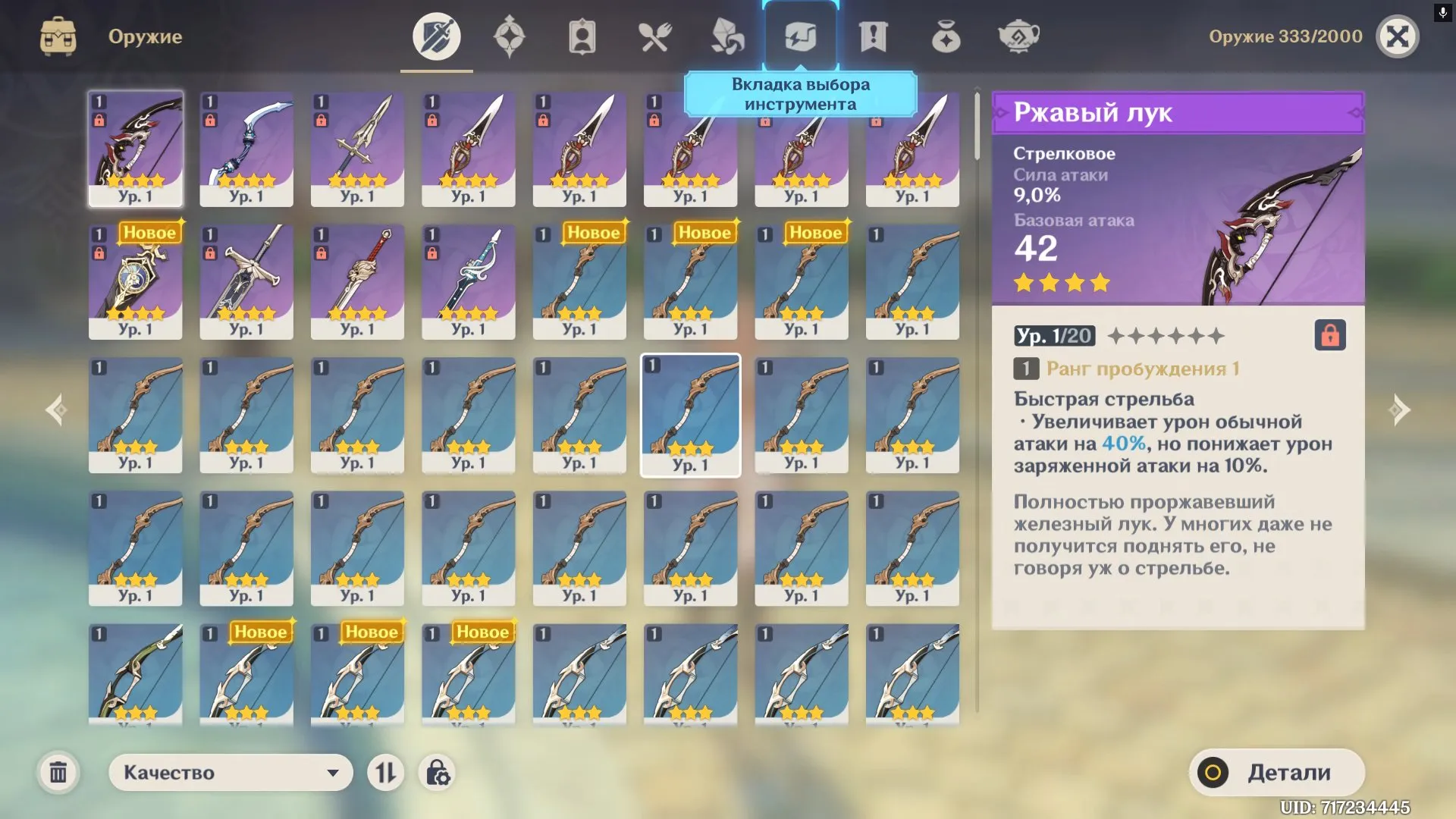Open the lock management settings icon
1456x819 pixels.
(x=436, y=773)
